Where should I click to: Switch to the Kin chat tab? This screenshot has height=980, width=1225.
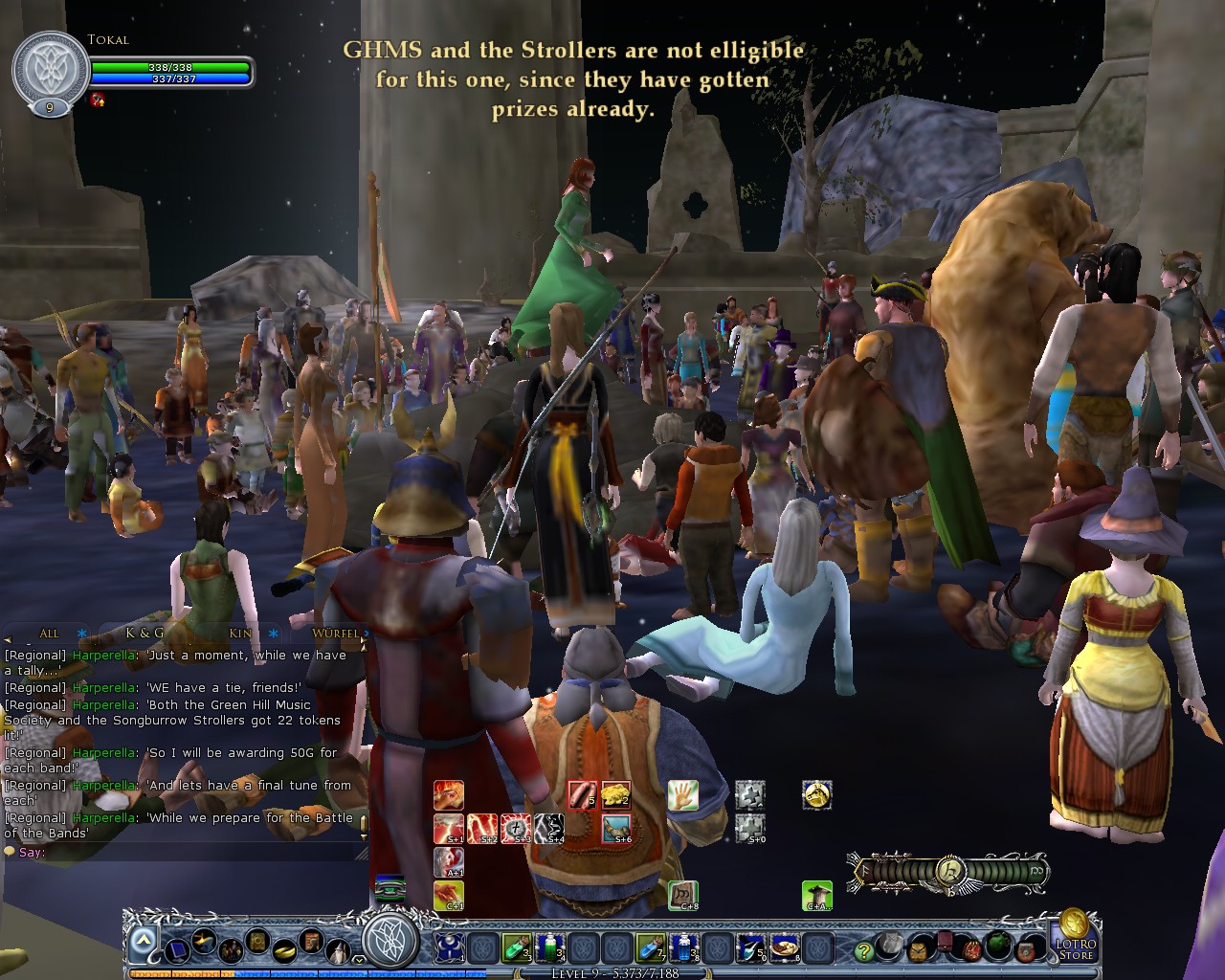coord(239,634)
